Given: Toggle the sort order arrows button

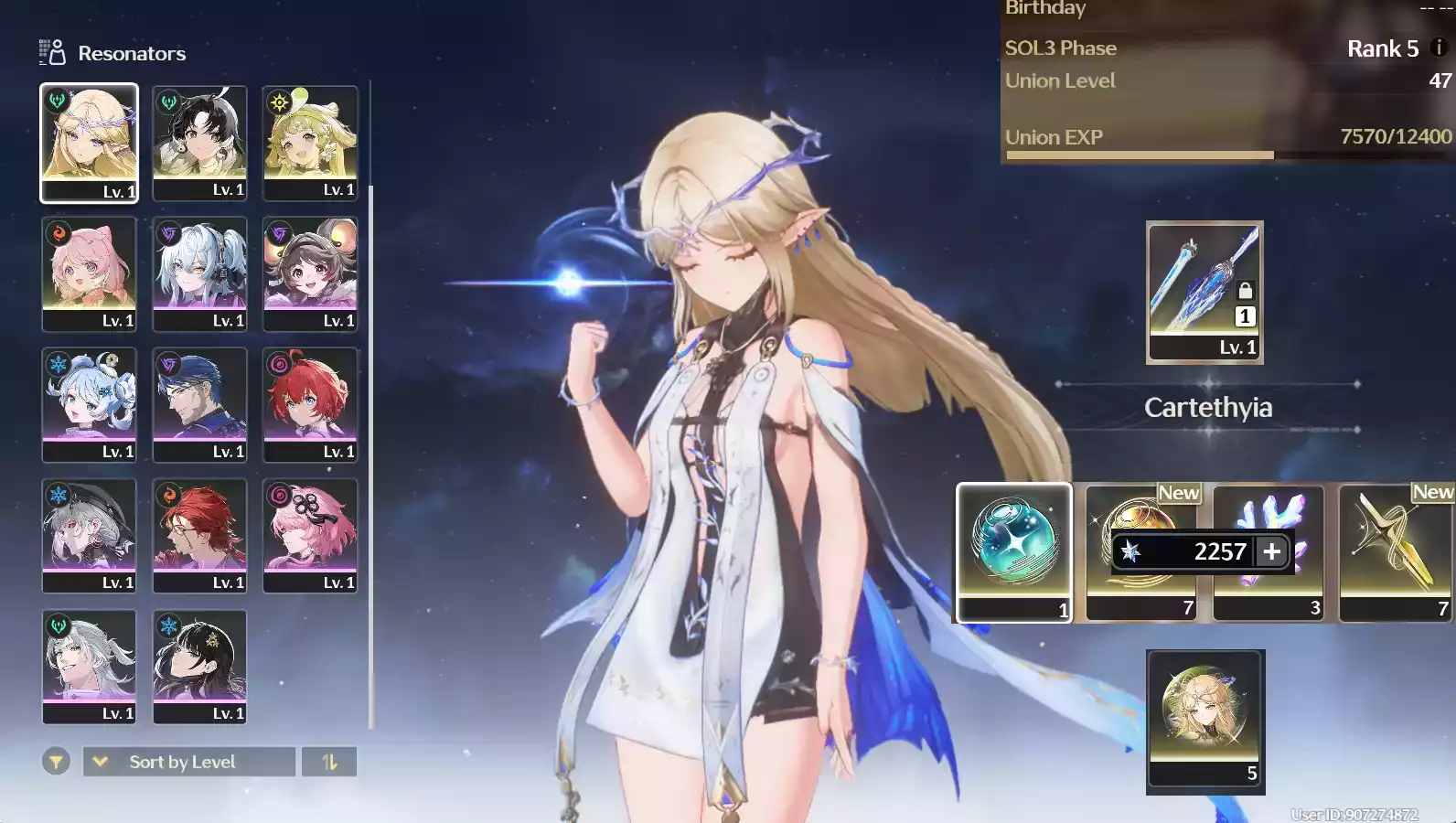Looking at the screenshot, I should click(329, 762).
